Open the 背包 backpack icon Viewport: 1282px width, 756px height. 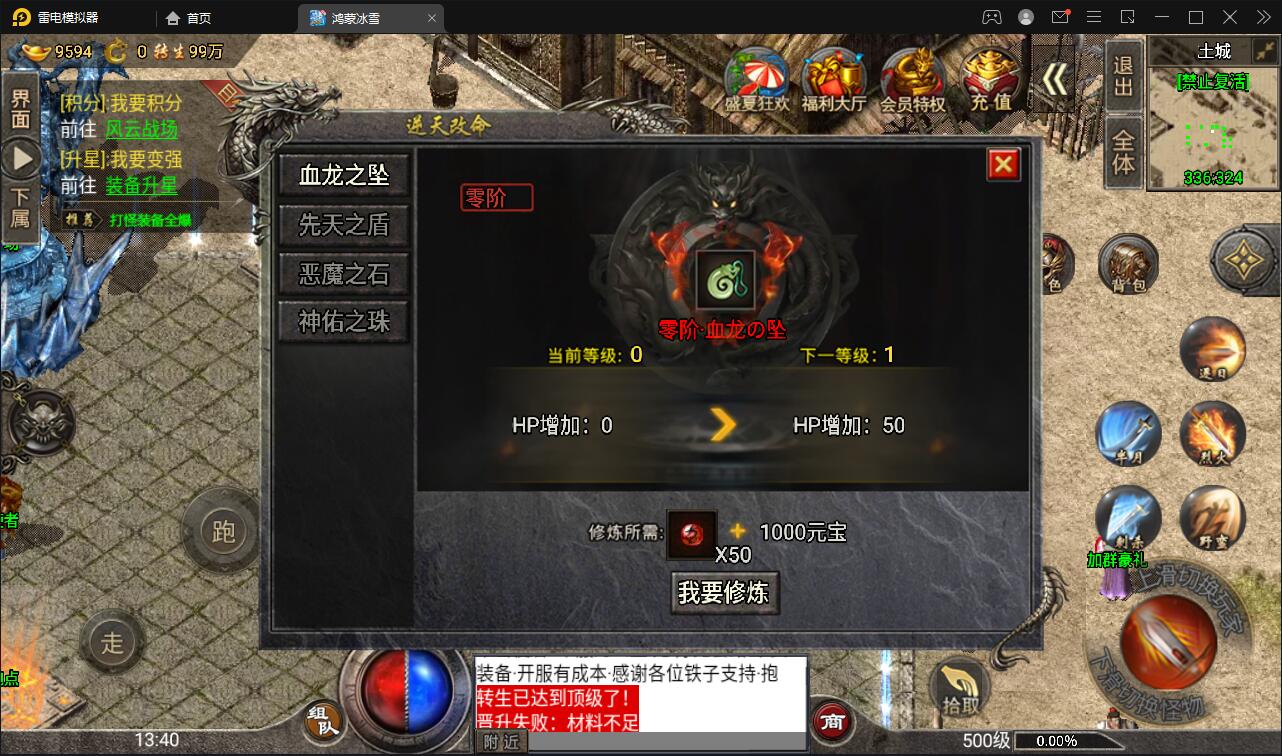point(1130,265)
